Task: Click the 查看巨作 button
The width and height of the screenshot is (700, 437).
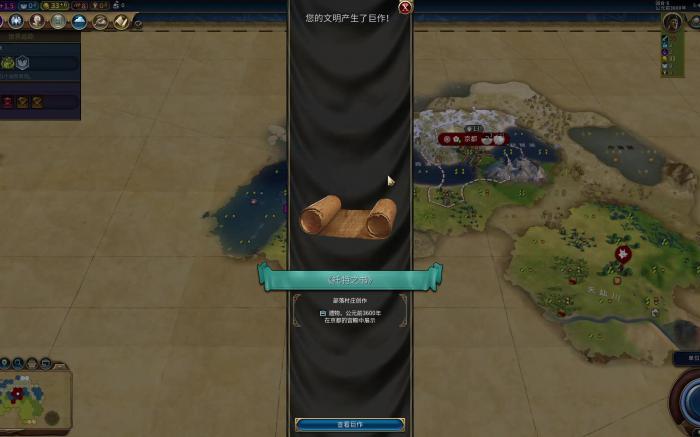Action: [350, 425]
